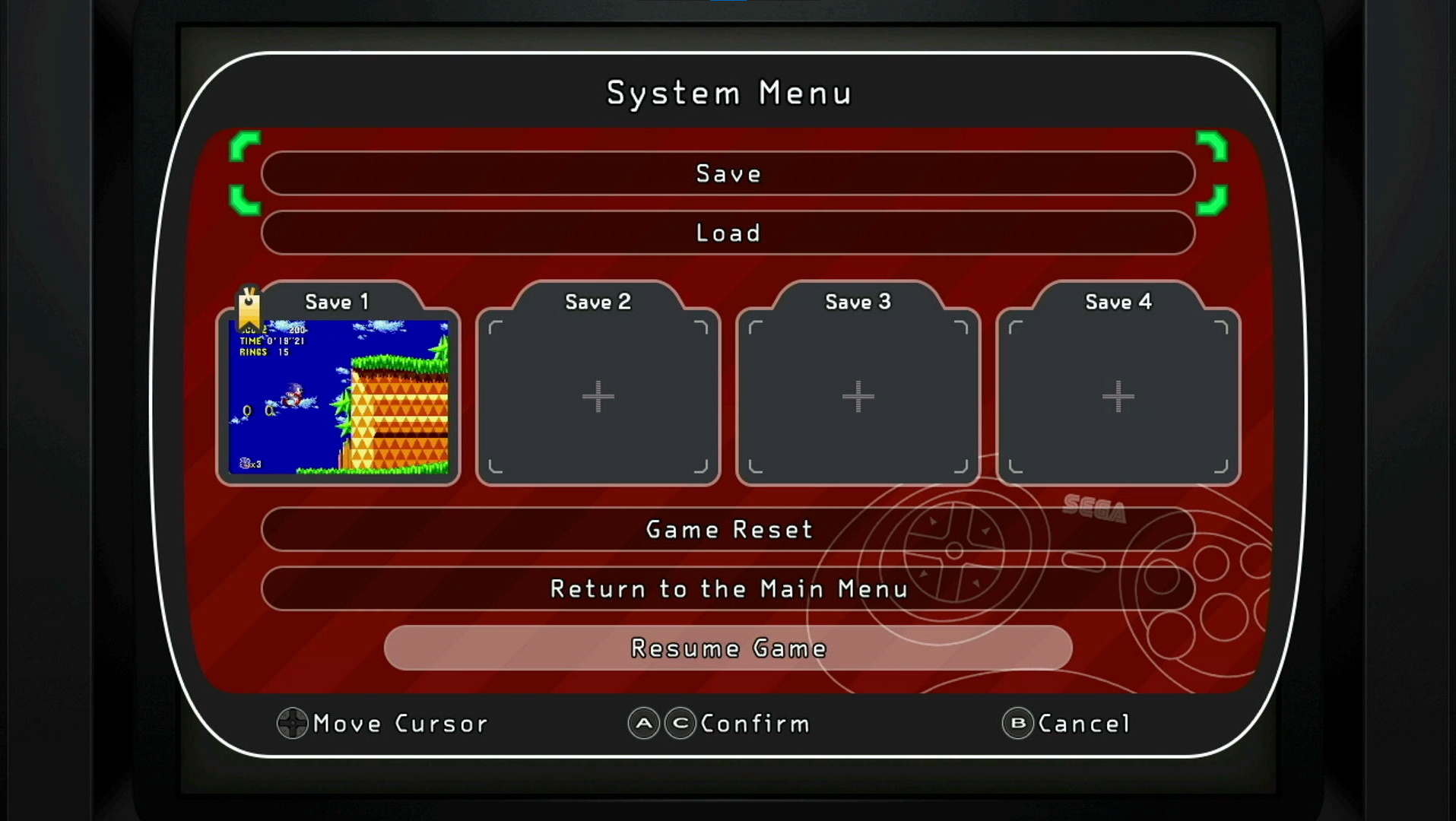This screenshot has height=821, width=1456.
Task: Click the Sonic save state preview thumbnail
Action: [x=339, y=398]
